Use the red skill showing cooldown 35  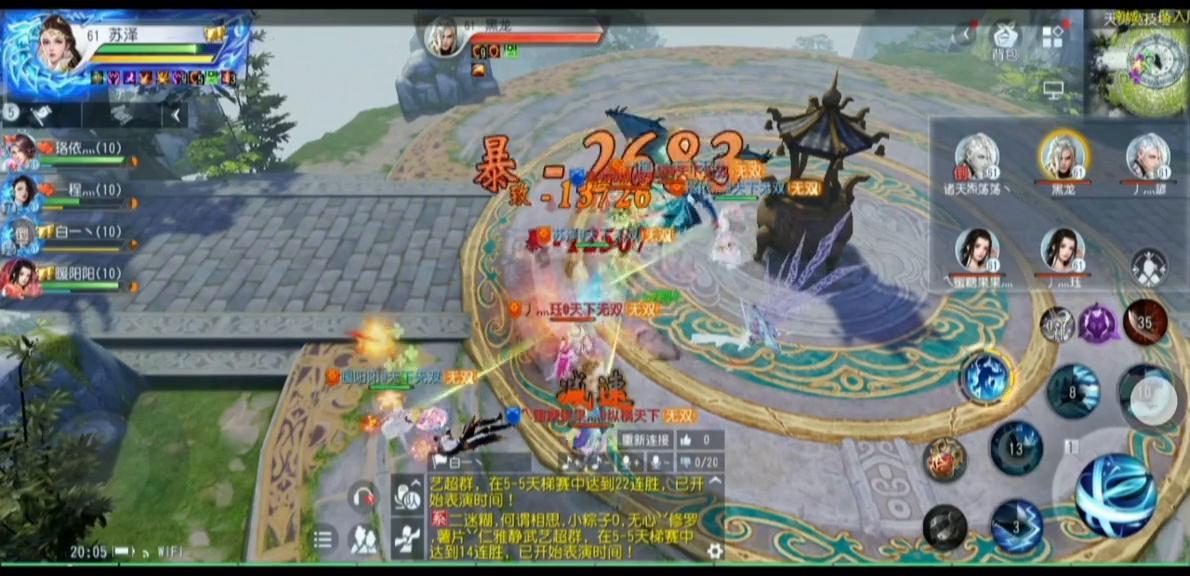[x=1145, y=323]
